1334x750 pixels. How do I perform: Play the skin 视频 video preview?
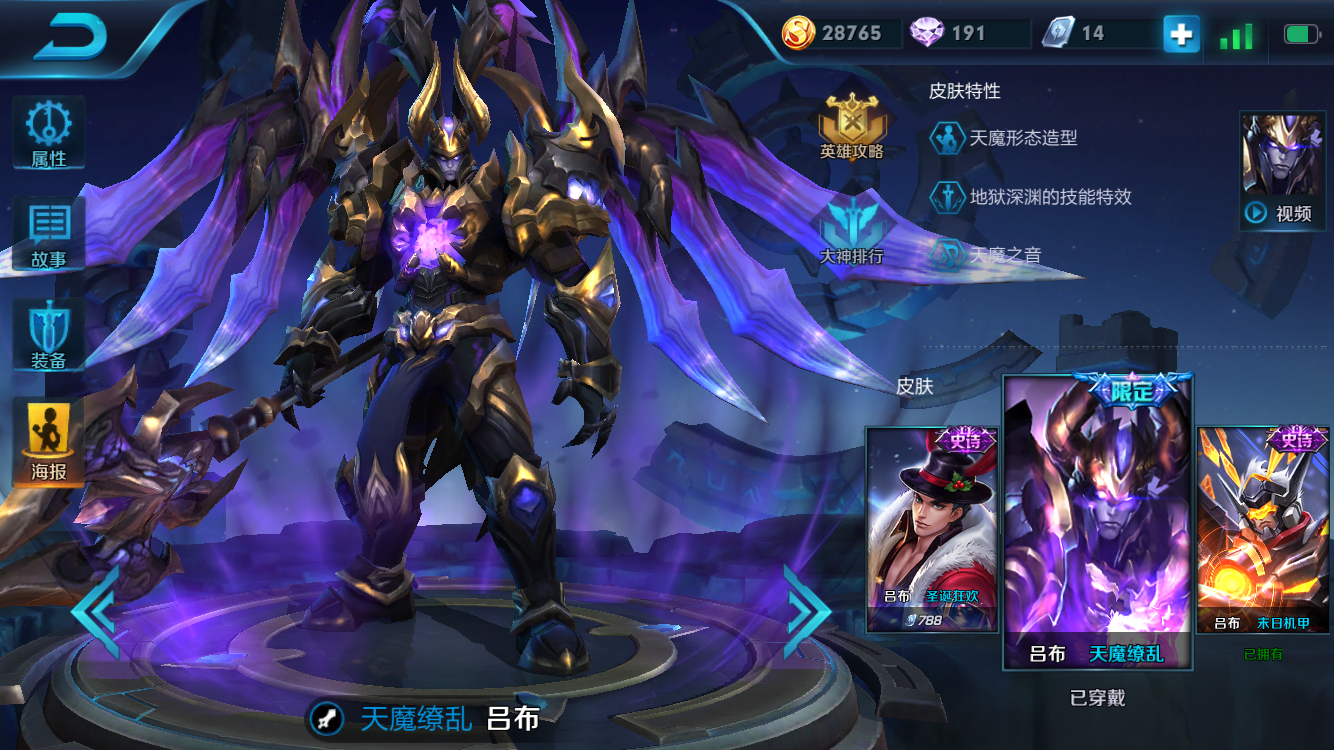1282,171
